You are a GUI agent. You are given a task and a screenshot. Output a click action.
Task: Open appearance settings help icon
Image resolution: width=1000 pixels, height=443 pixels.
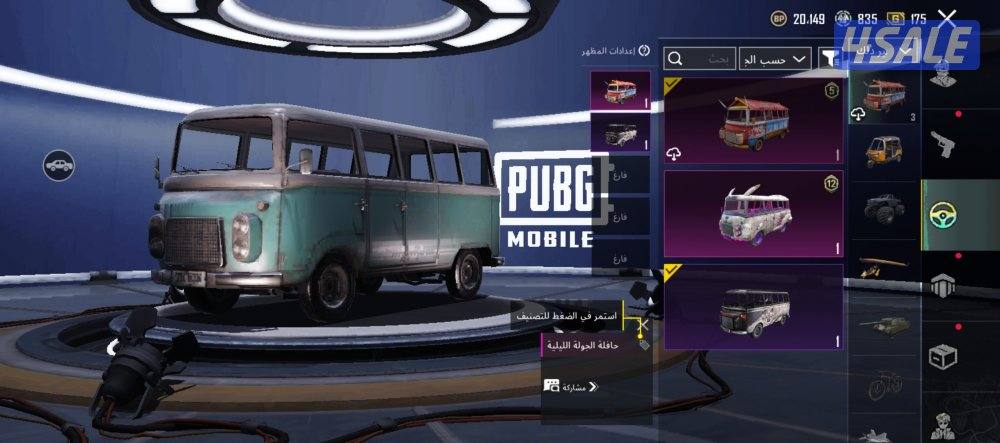[644, 50]
